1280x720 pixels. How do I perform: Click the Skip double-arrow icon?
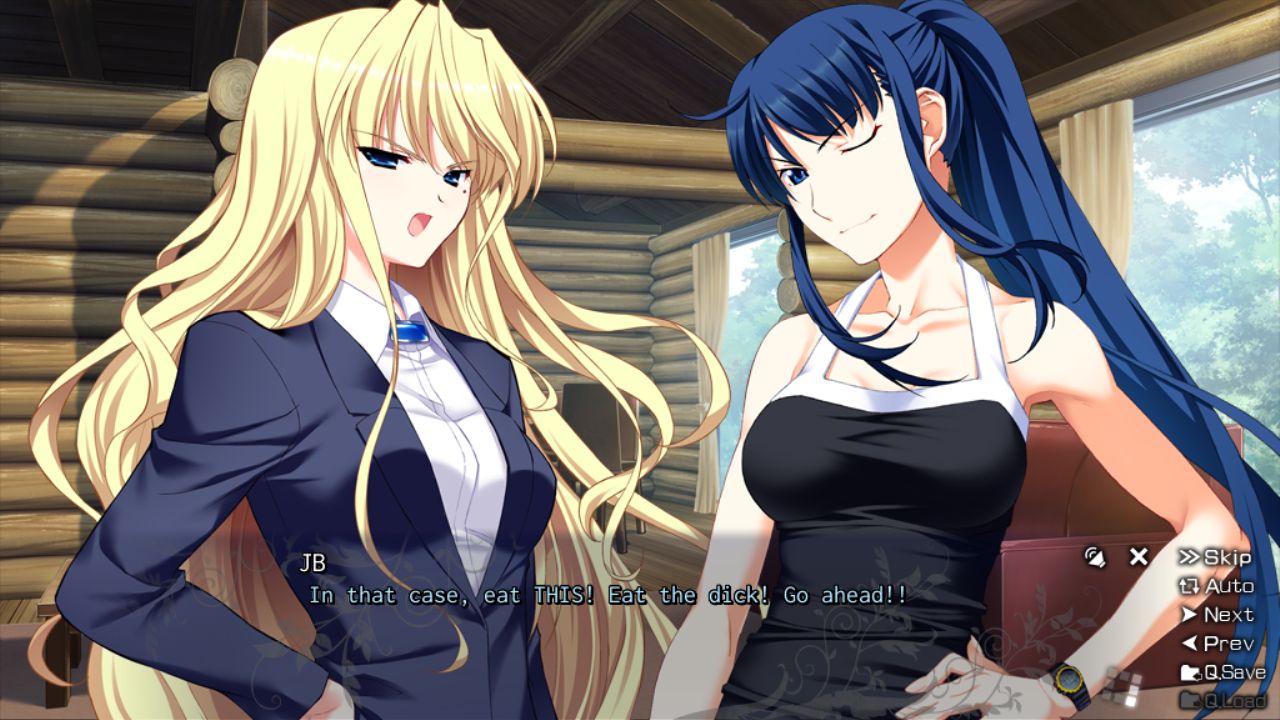click(x=1190, y=558)
